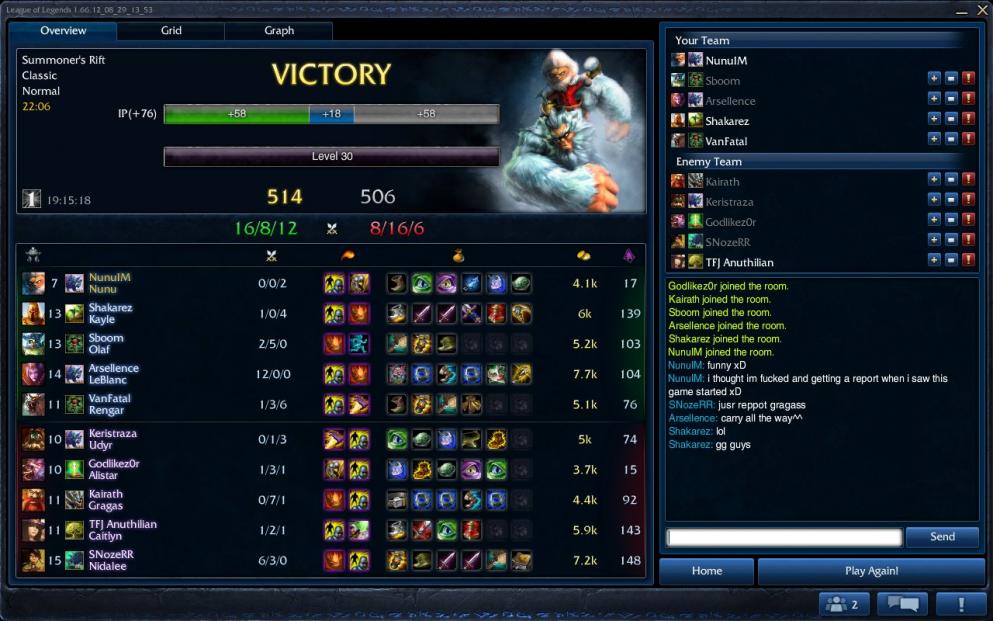The width and height of the screenshot is (993, 621).
Task: Report Kairath using the red exclamation button
Action: (968, 181)
